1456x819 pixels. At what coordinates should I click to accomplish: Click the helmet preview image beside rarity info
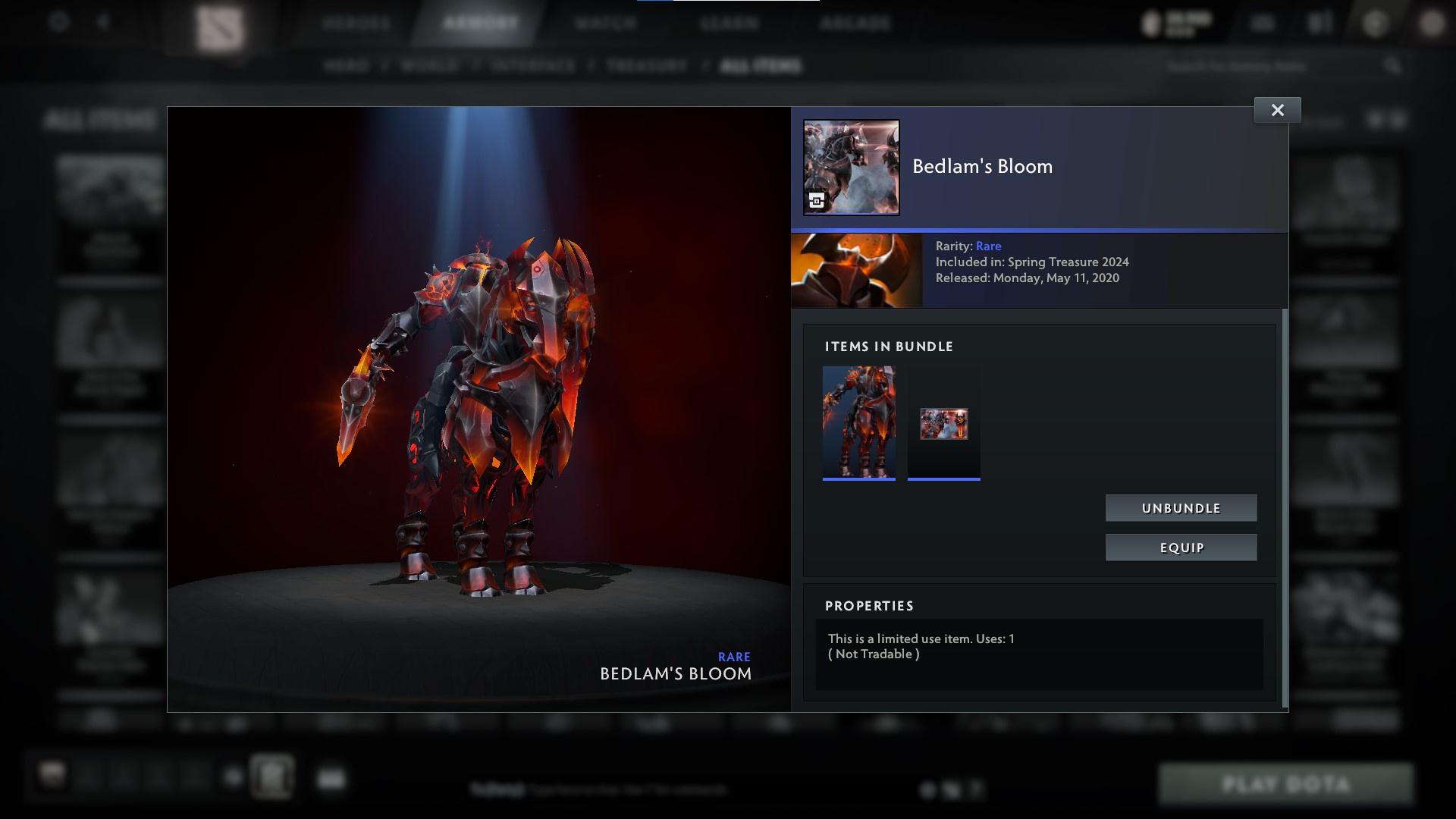[x=855, y=270]
